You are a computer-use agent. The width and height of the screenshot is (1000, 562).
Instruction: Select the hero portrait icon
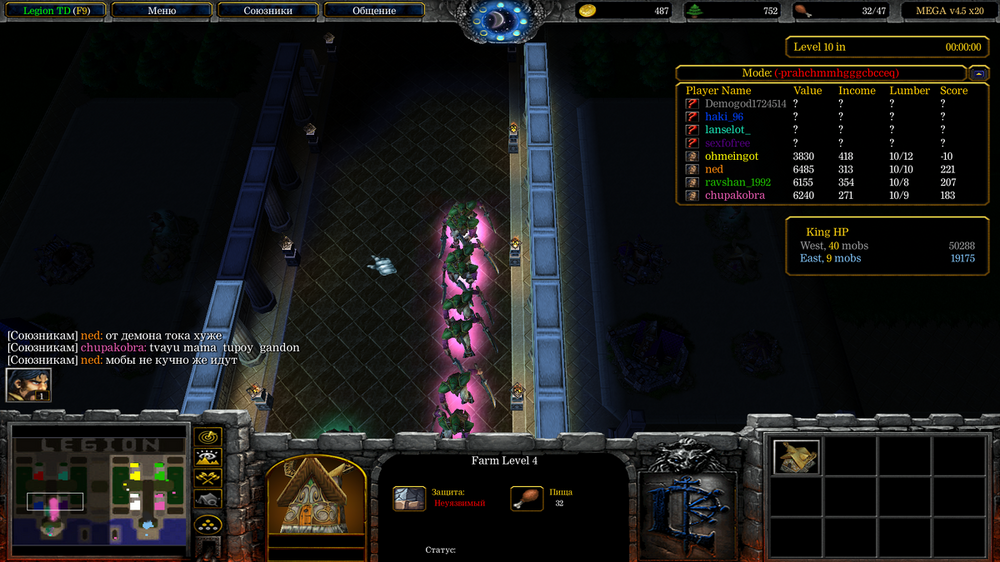click(x=28, y=385)
